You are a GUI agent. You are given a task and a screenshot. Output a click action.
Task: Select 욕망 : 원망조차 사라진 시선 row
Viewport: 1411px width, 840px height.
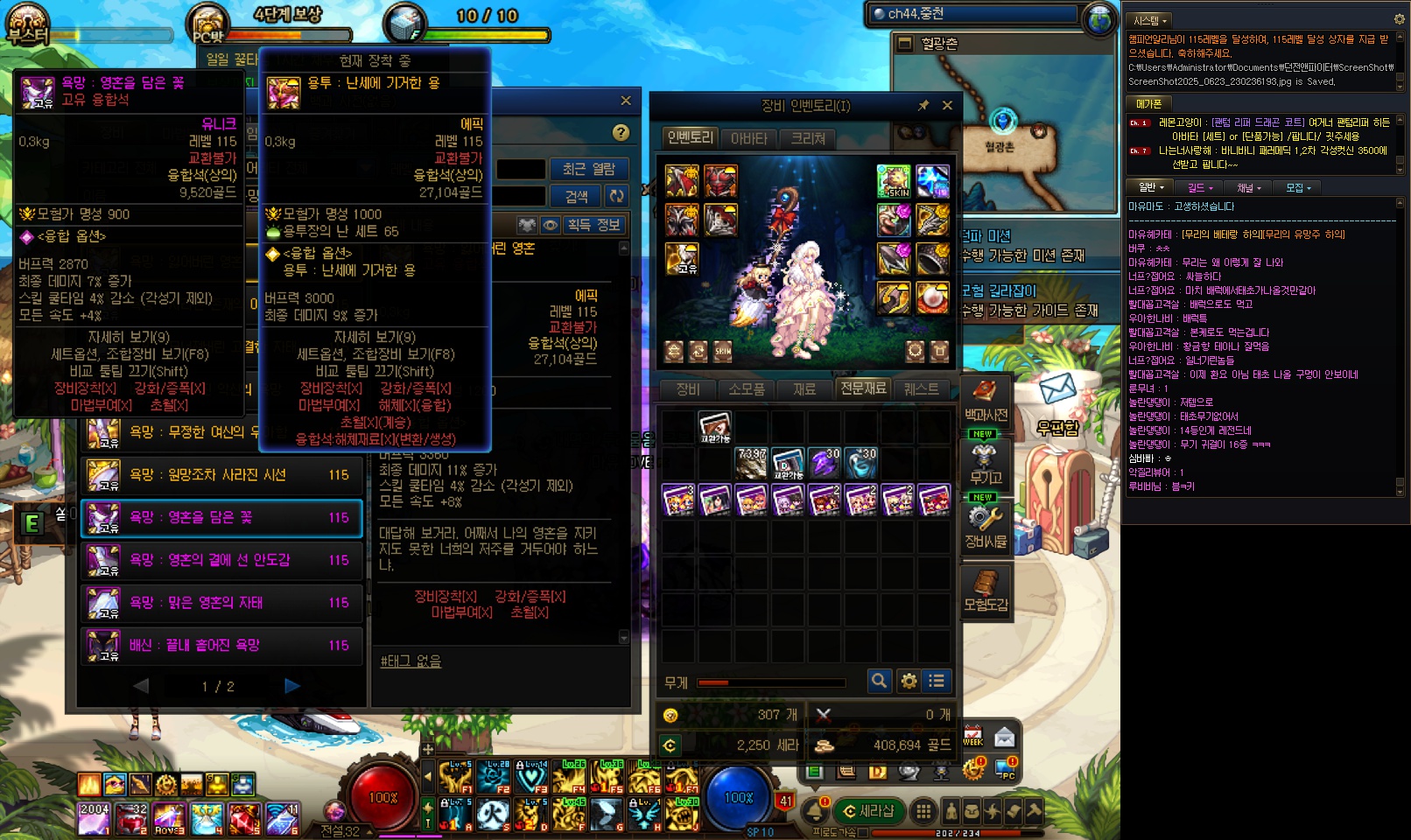pos(221,475)
